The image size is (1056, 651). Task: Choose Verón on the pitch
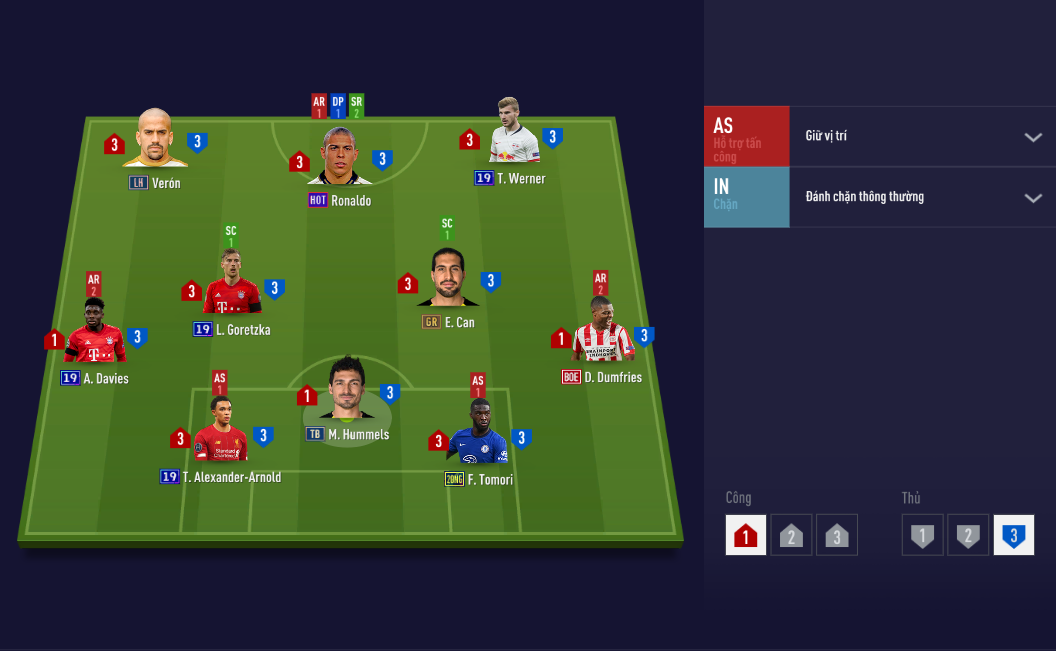(155, 140)
